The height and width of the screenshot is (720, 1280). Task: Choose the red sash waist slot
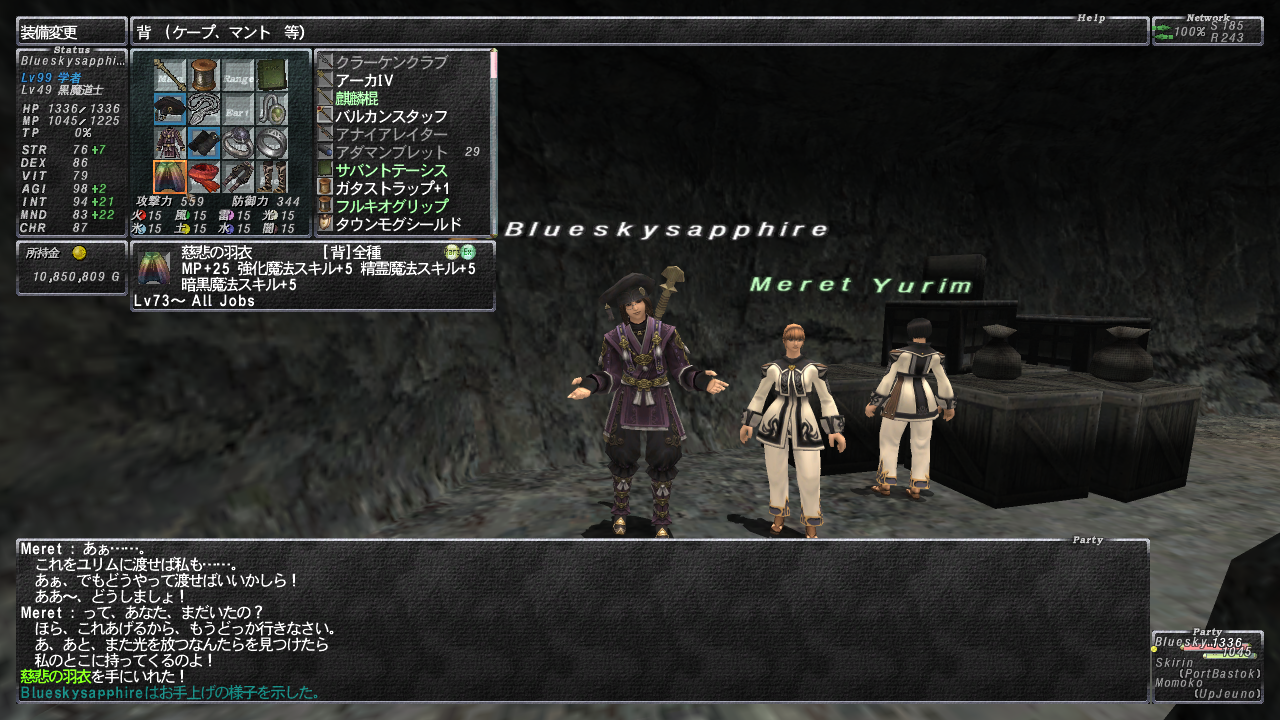[x=204, y=177]
